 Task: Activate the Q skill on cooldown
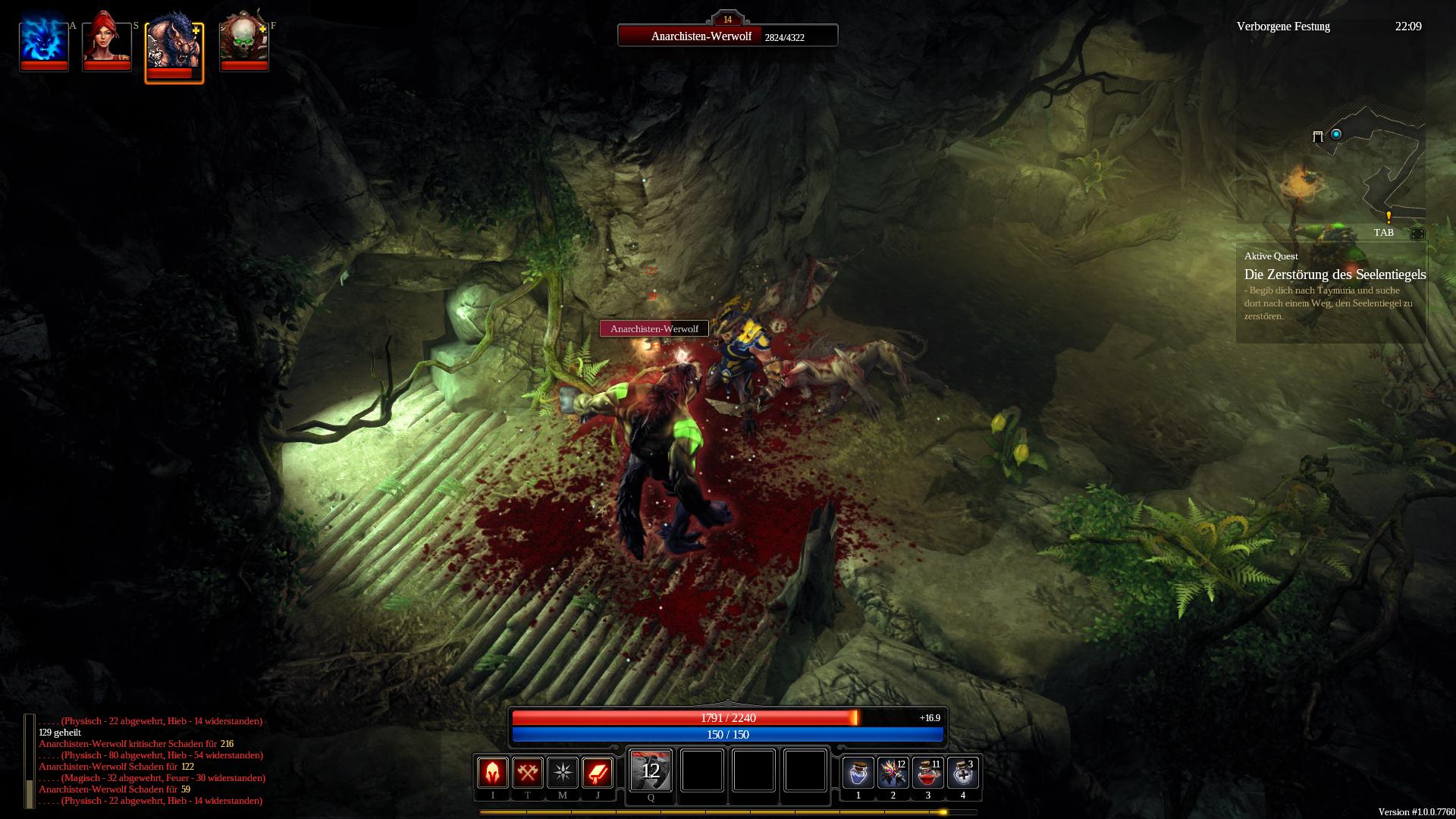pos(651,770)
